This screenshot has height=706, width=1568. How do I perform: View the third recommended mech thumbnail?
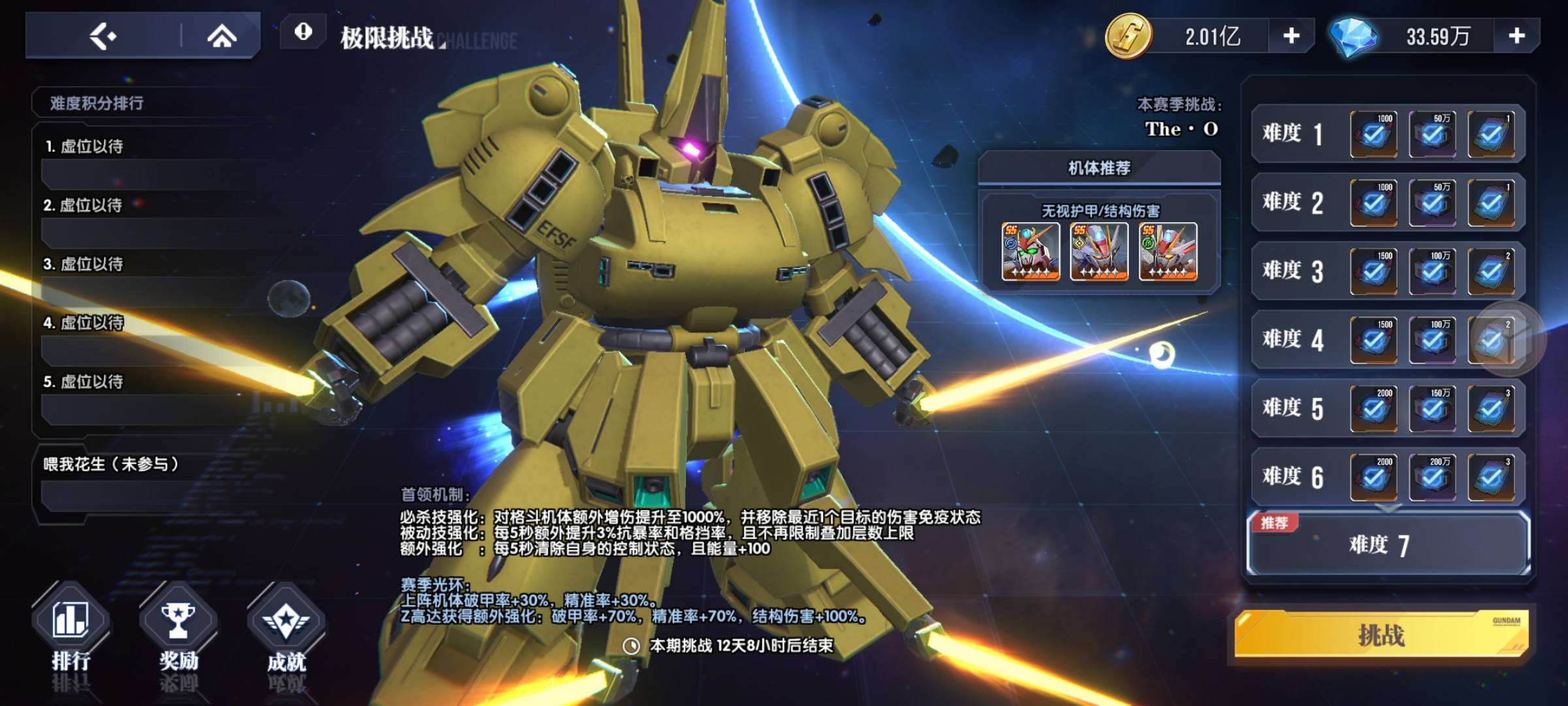click(x=1168, y=252)
